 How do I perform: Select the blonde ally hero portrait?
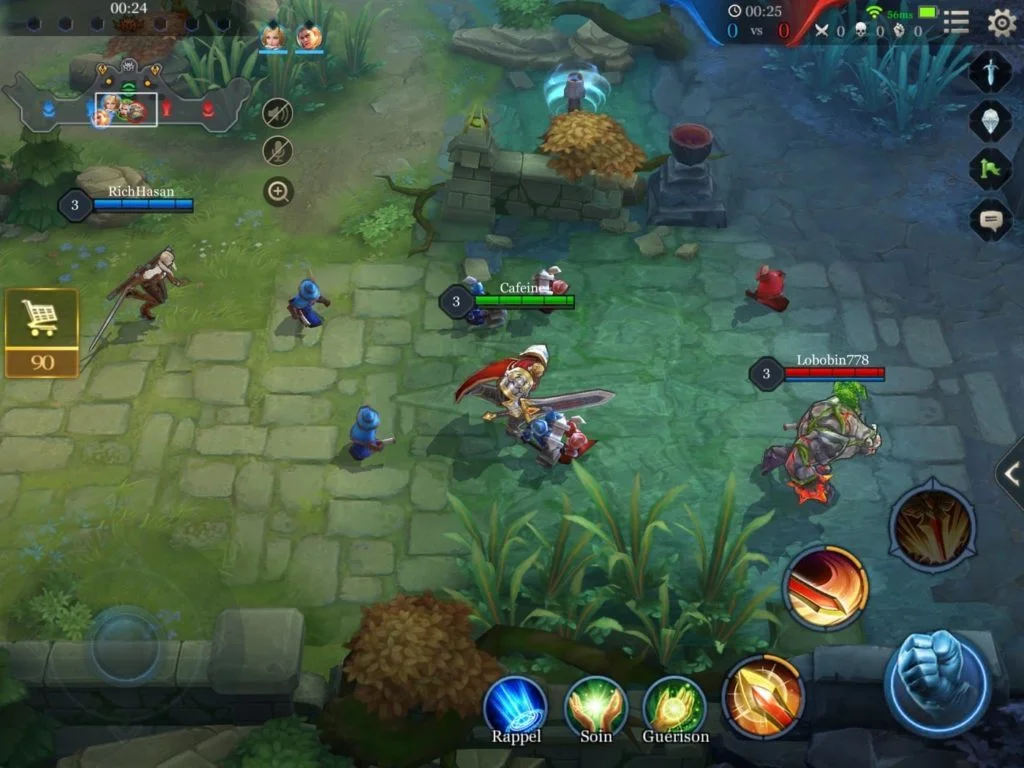coord(272,37)
